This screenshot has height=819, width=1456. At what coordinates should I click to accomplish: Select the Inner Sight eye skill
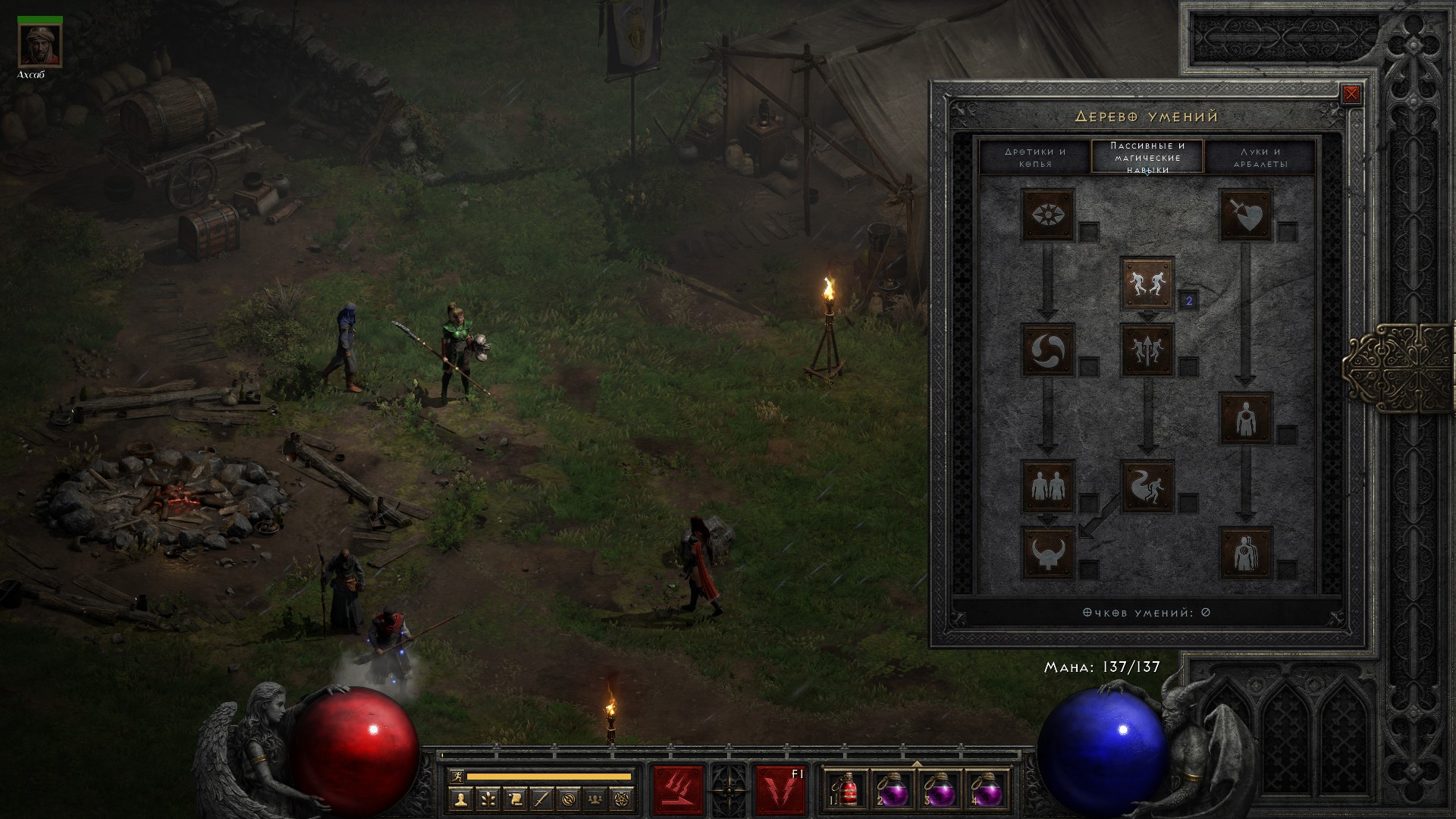1048,215
